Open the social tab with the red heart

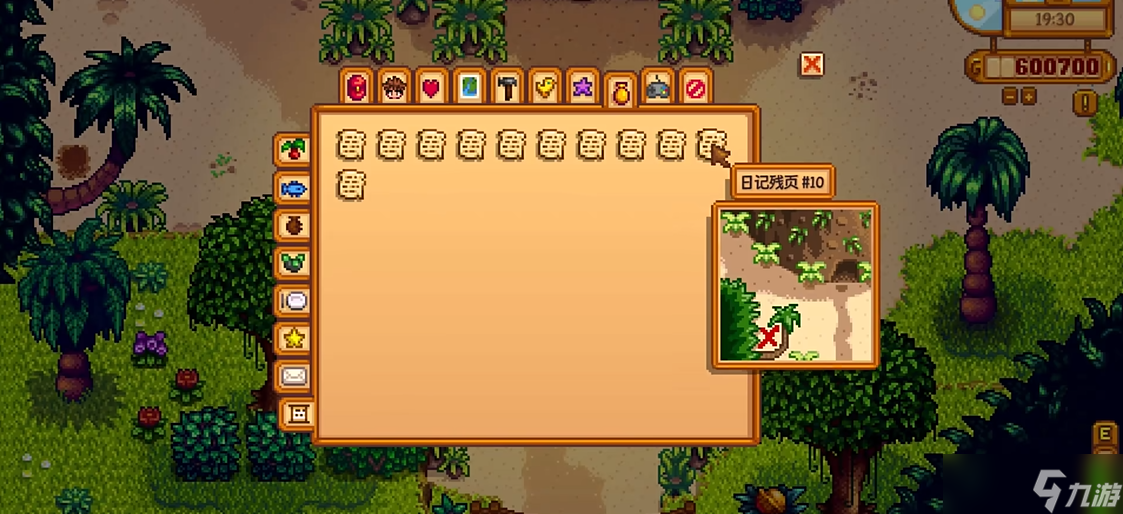pyautogui.click(x=430, y=88)
